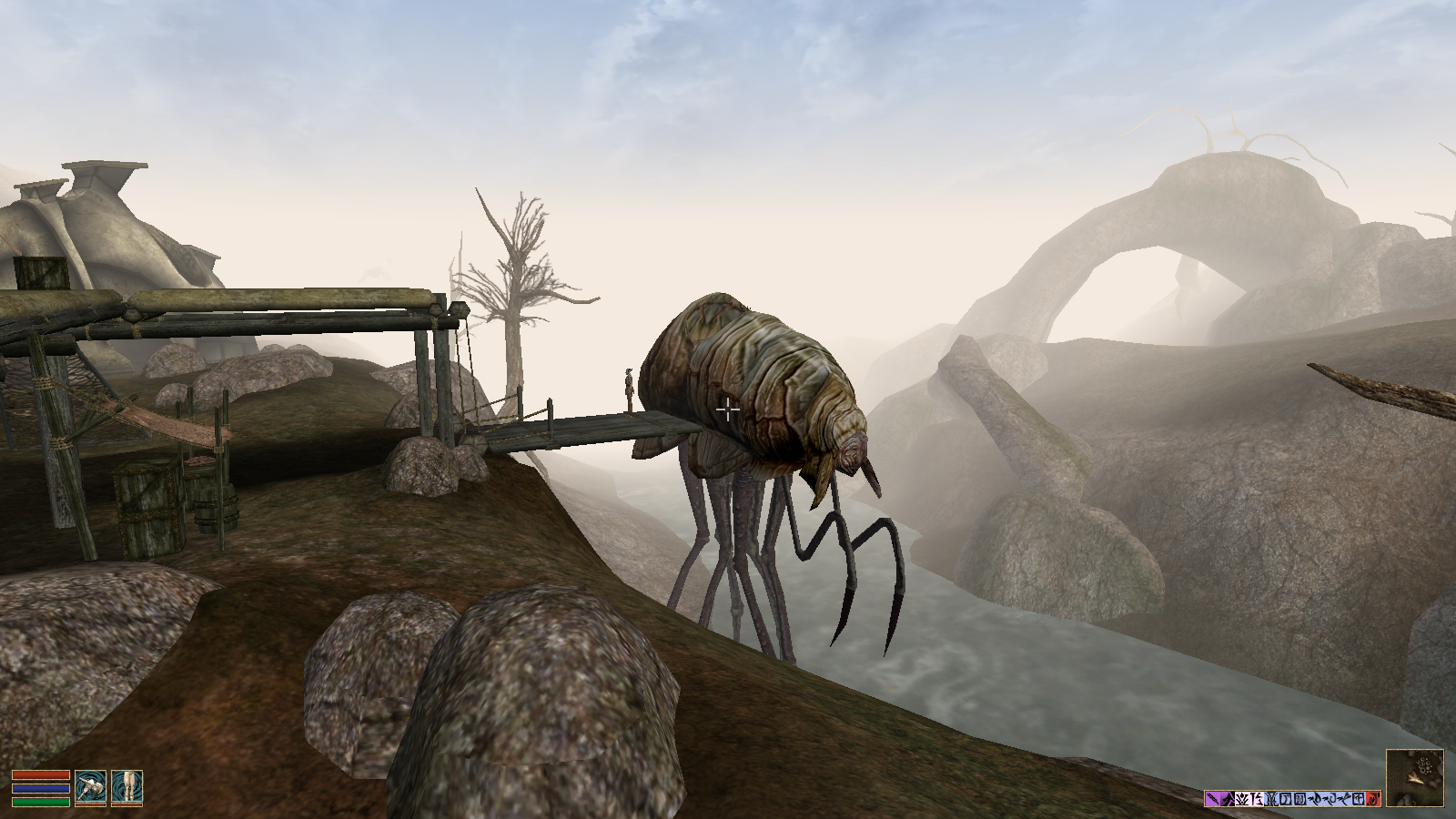The height and width of the screenshot is (819, 1456).
Task: Click the droplet-shaped spell effect icon
Action: [1314, 797]
